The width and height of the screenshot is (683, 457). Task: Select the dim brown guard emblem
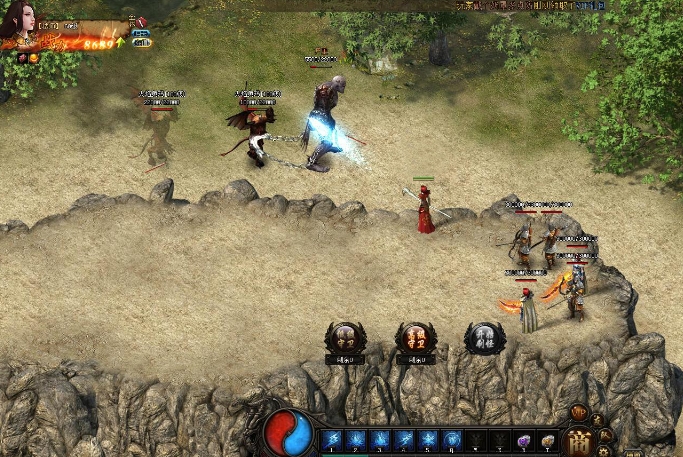tap(345, 338)
